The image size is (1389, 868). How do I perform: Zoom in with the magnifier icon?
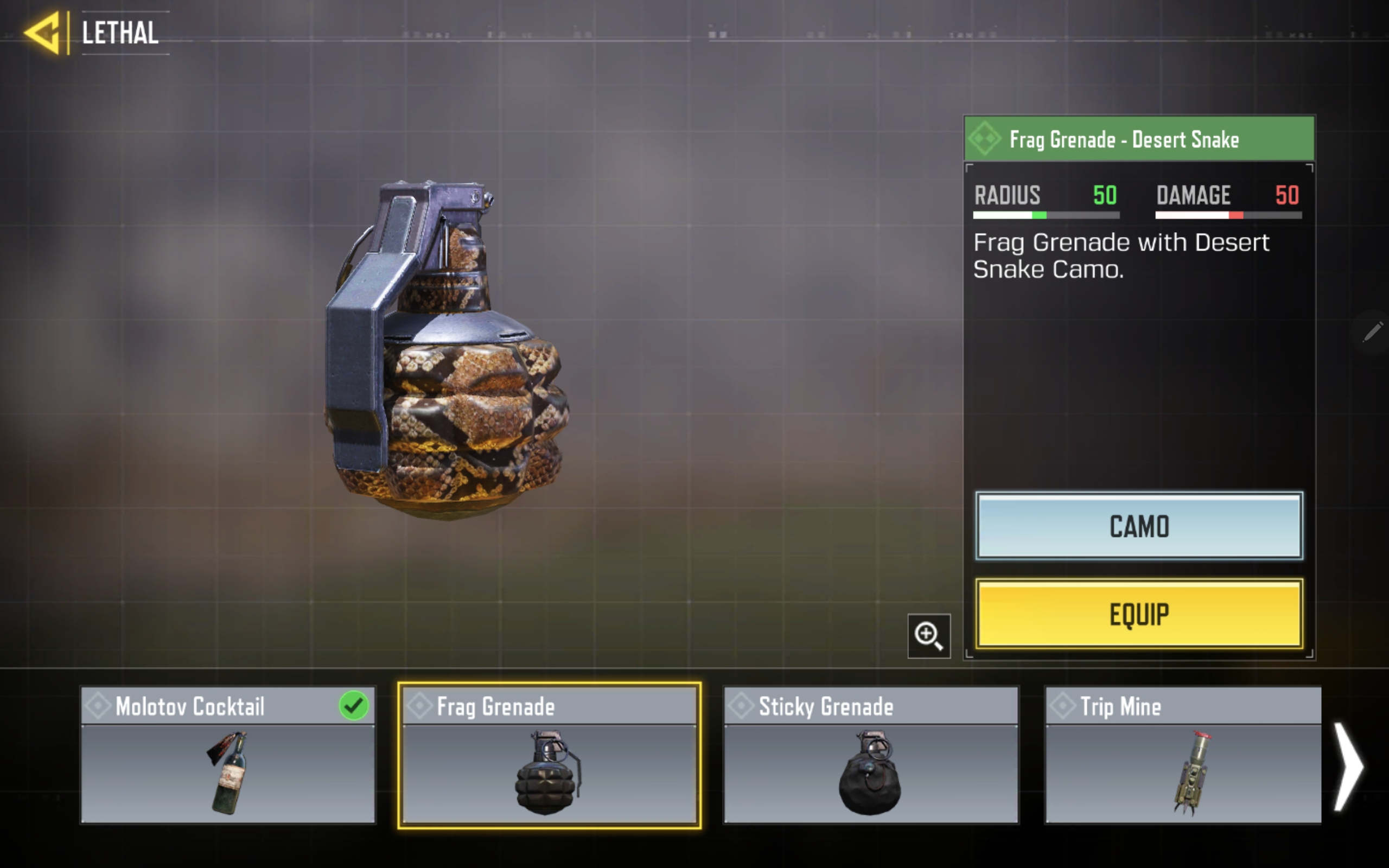click(928, 636)
